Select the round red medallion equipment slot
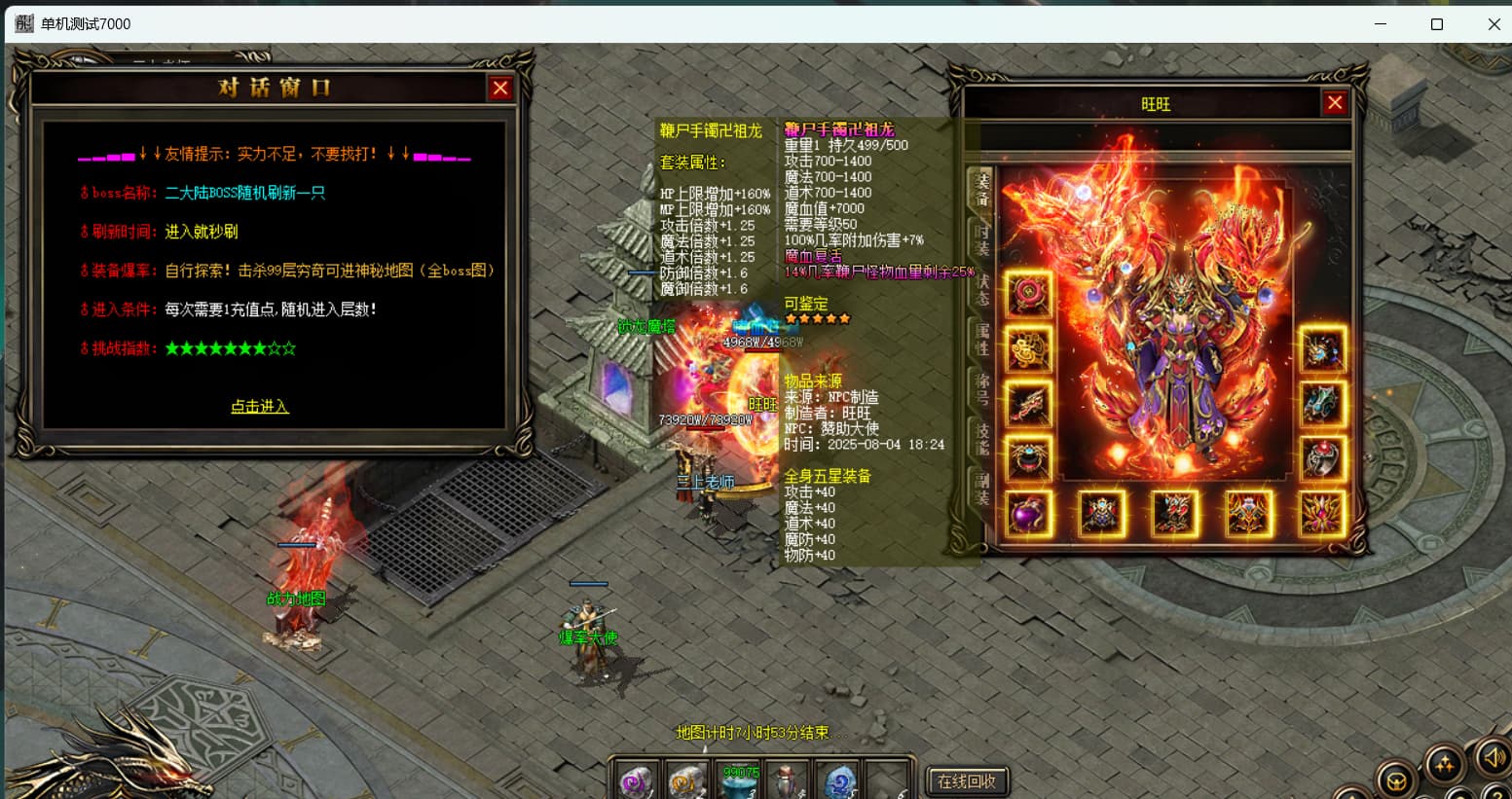This screenshot has width=1512, height=799. point(1028,294)
